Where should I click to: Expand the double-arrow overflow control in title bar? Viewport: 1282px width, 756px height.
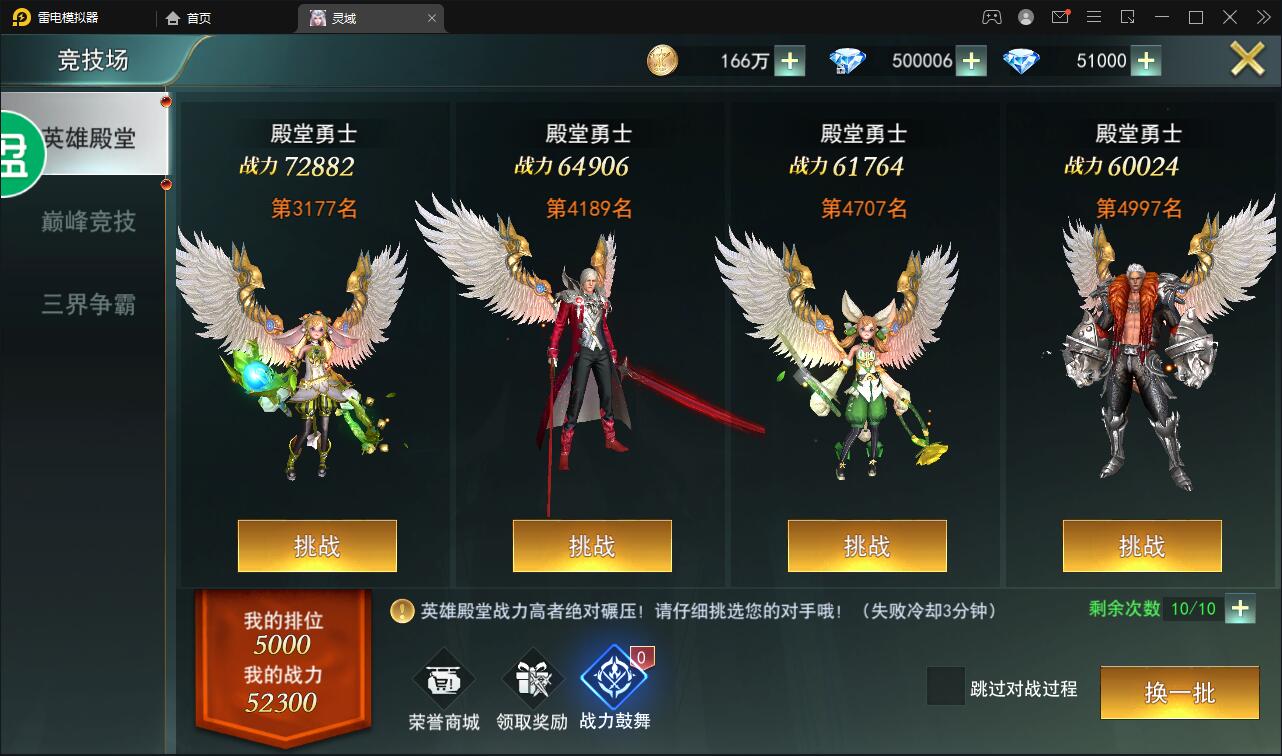point(1262,17)
